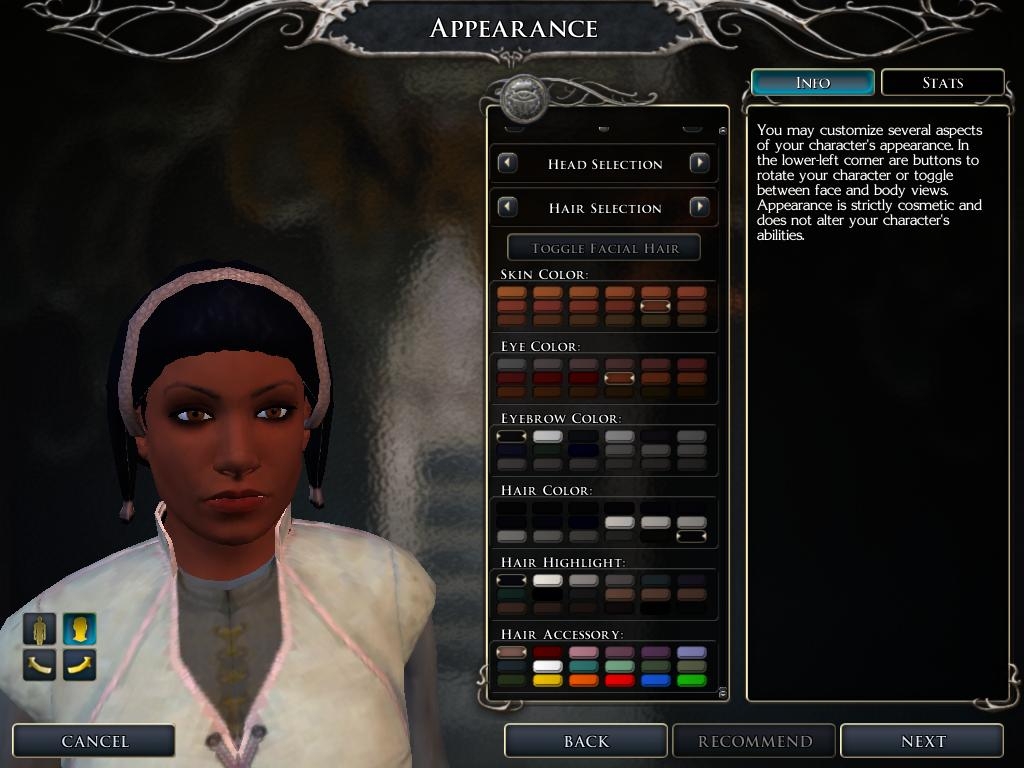Pick the white hair accessory swatch
This screenshot has width=1024, height=768.
[x=547, y=667]
